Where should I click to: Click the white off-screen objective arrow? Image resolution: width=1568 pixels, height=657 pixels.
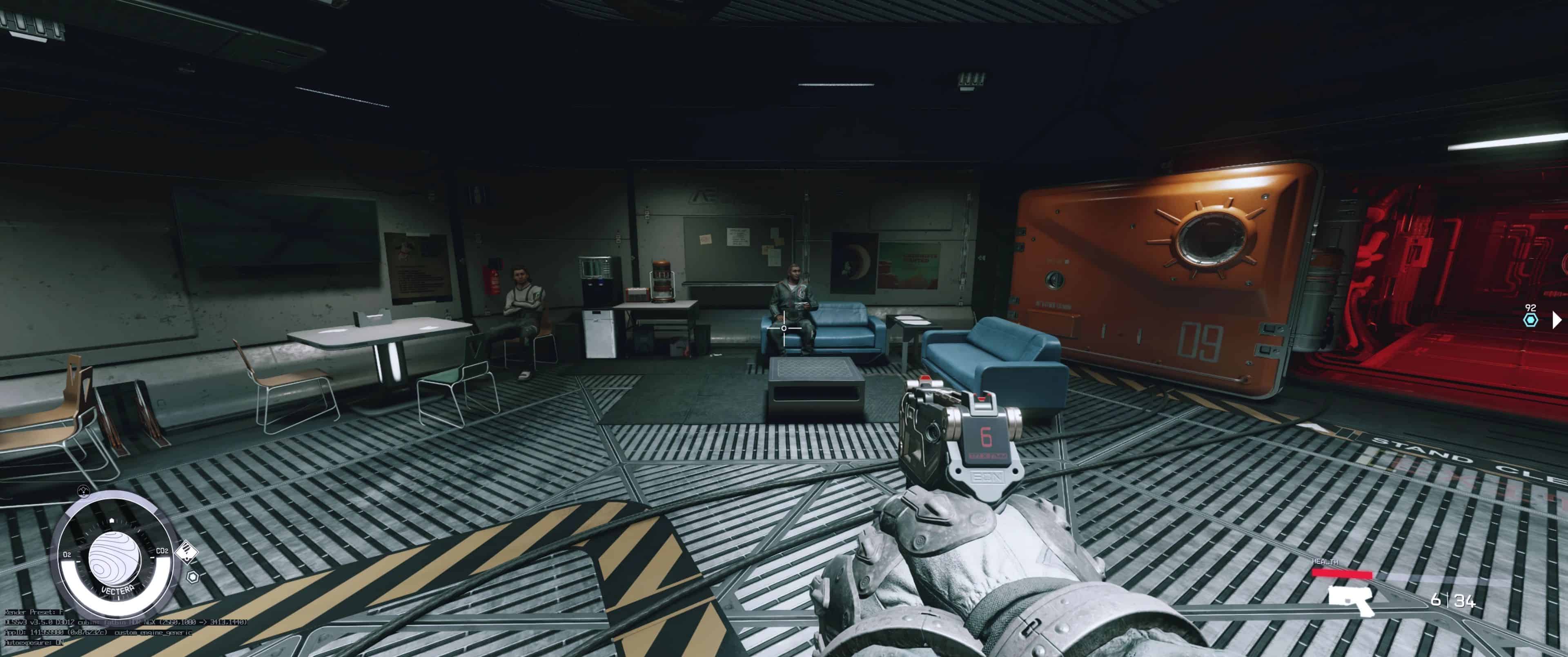pos(1557,320)
